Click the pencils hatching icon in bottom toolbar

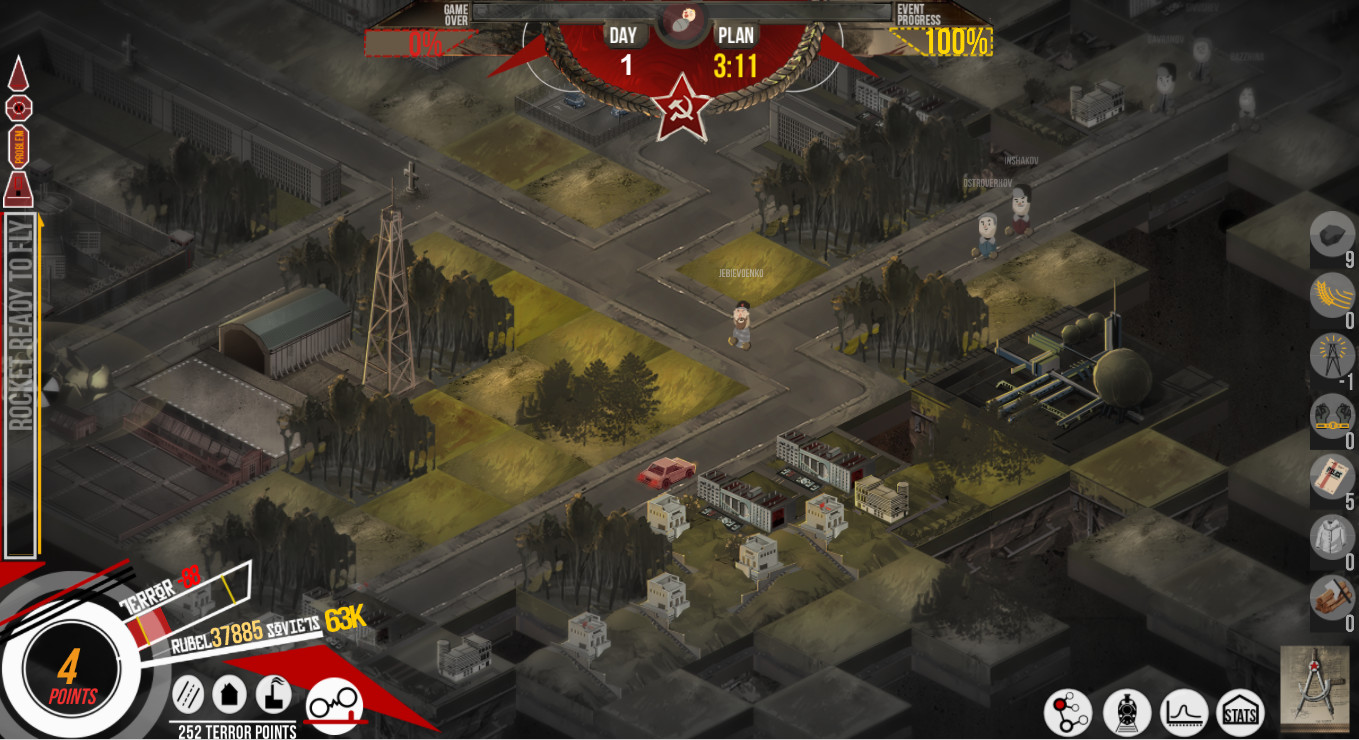click(187, 695)
